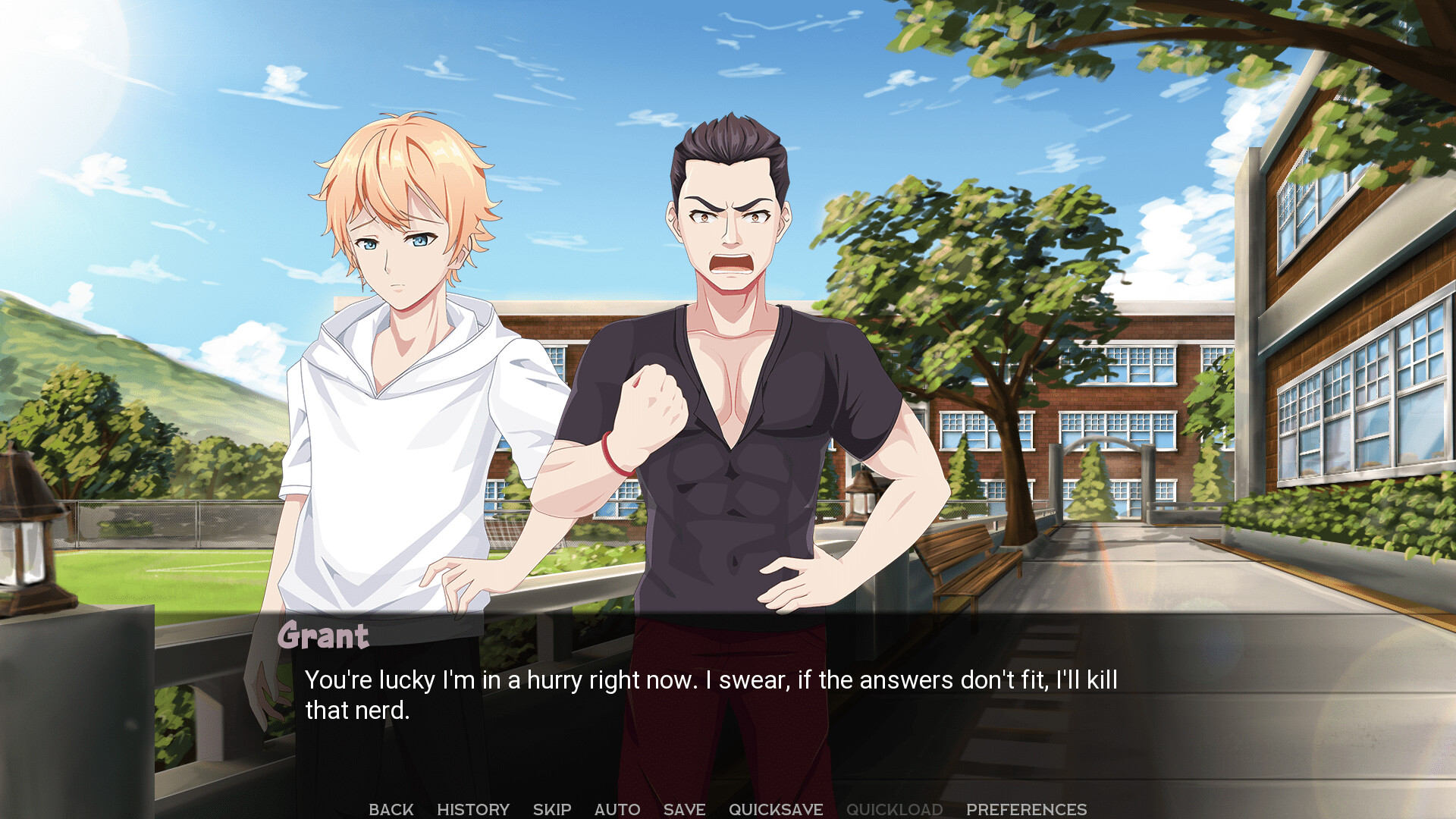Screen dimensions: 1456x819
Task: Toggle AUTO-advance mode
Action: (x=617, y=809)
